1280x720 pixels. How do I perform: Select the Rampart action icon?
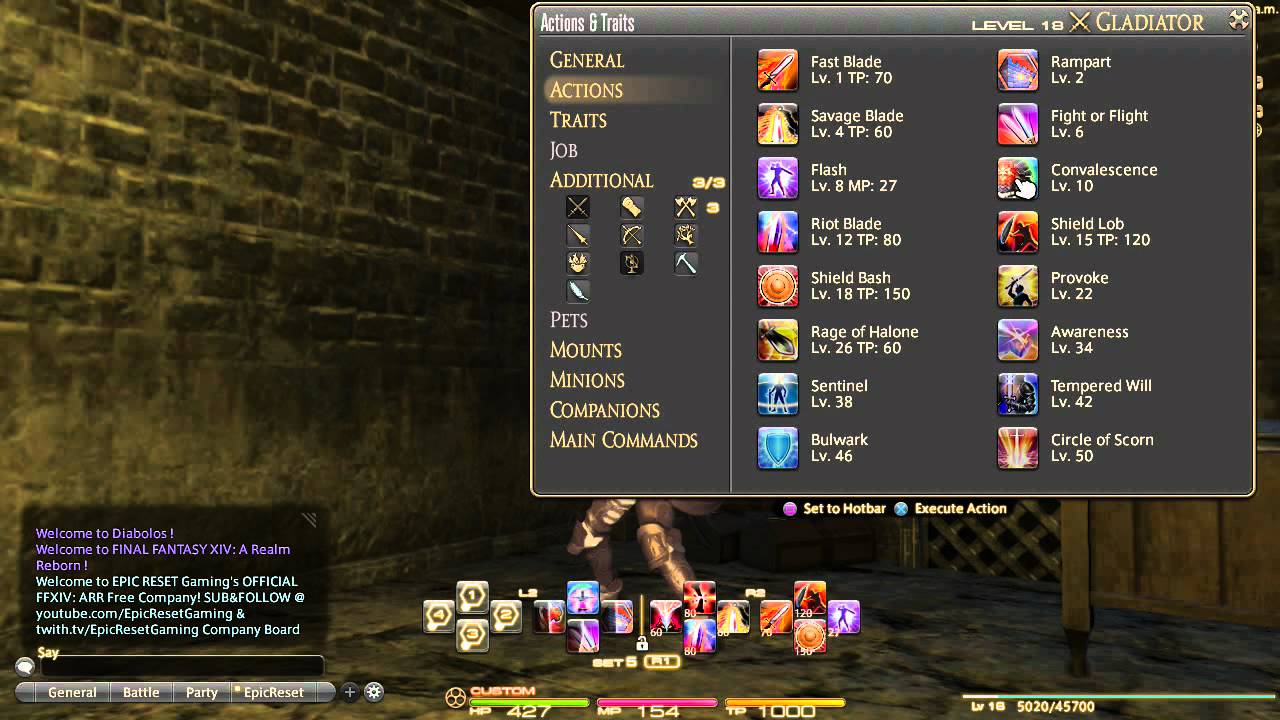(1017, 69)
